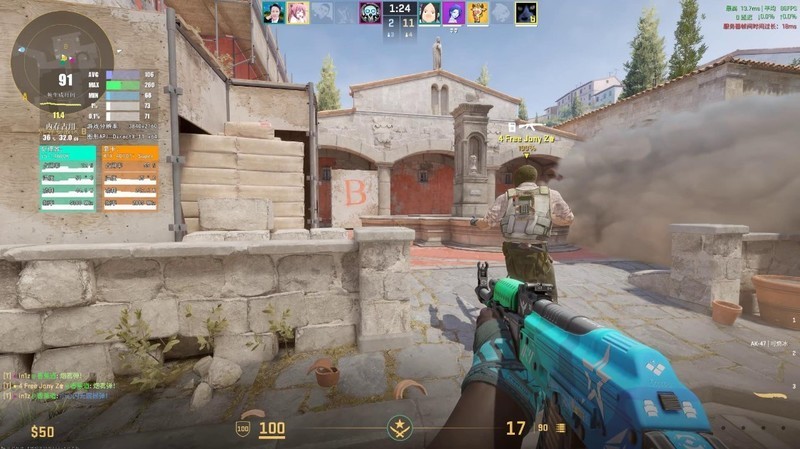
Task: Select the pink-haired anime girl avatar
Action: point(297,12)
